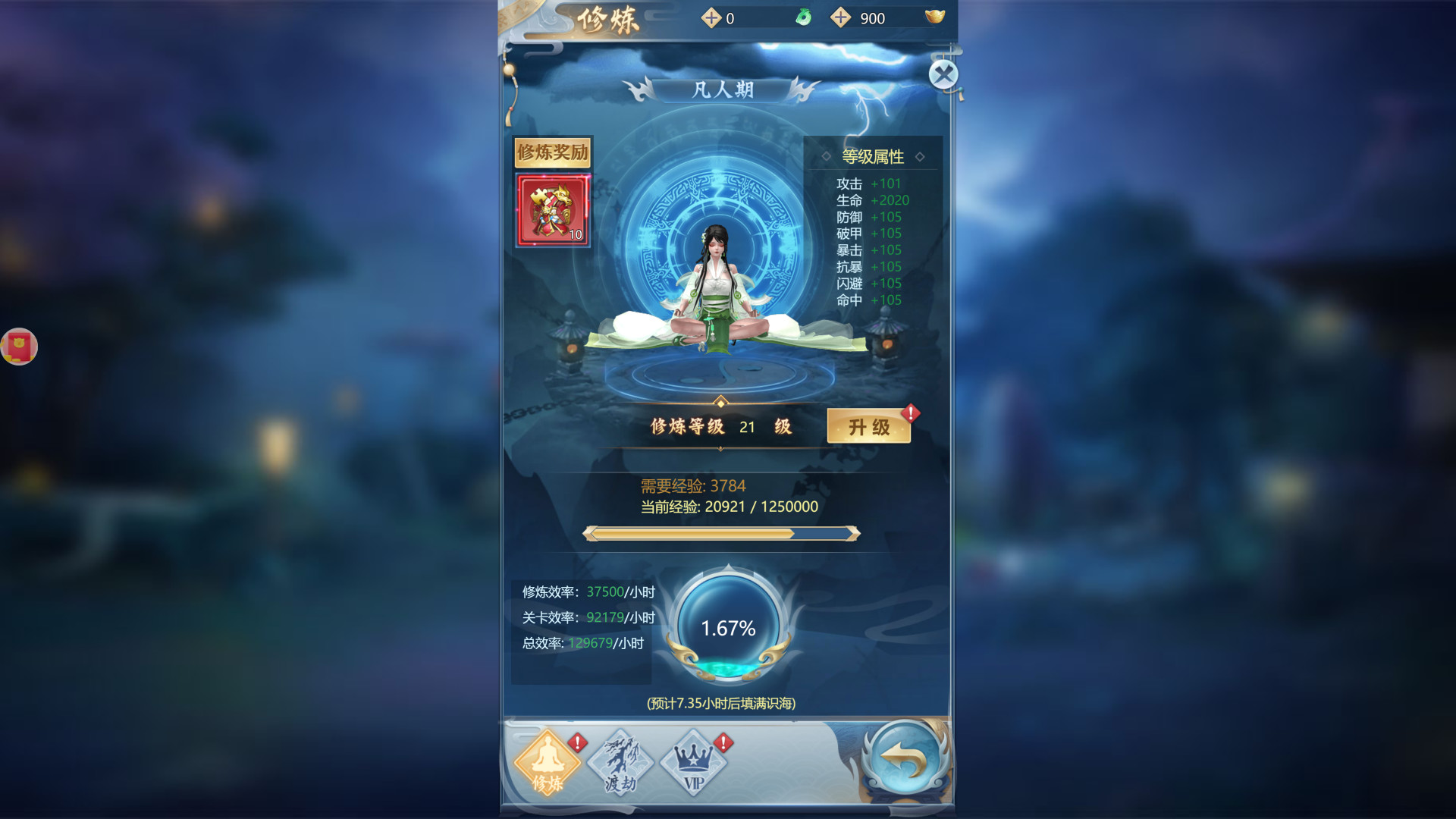Click the diamond marker above 修炼等级
The image size is (1456, 819).
coord(720,403)
